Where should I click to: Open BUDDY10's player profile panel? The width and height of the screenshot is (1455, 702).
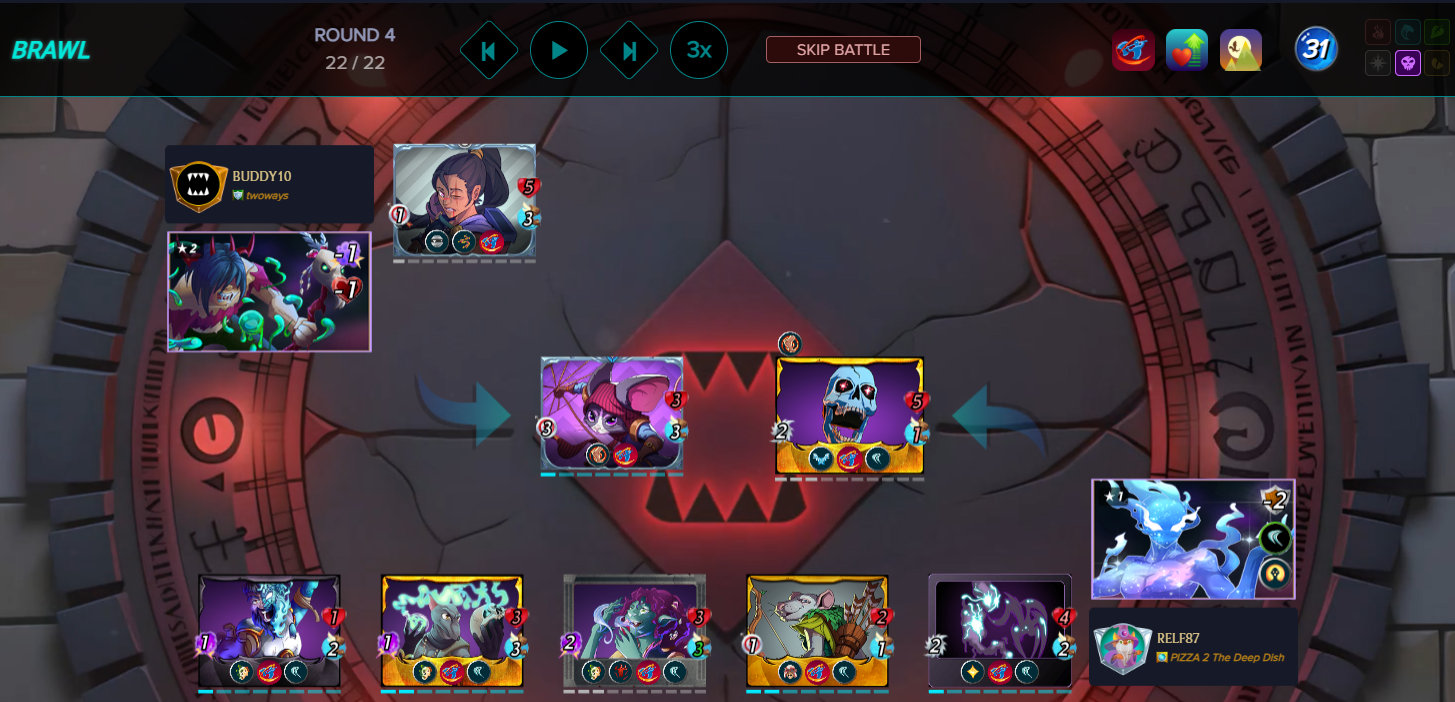269,184
